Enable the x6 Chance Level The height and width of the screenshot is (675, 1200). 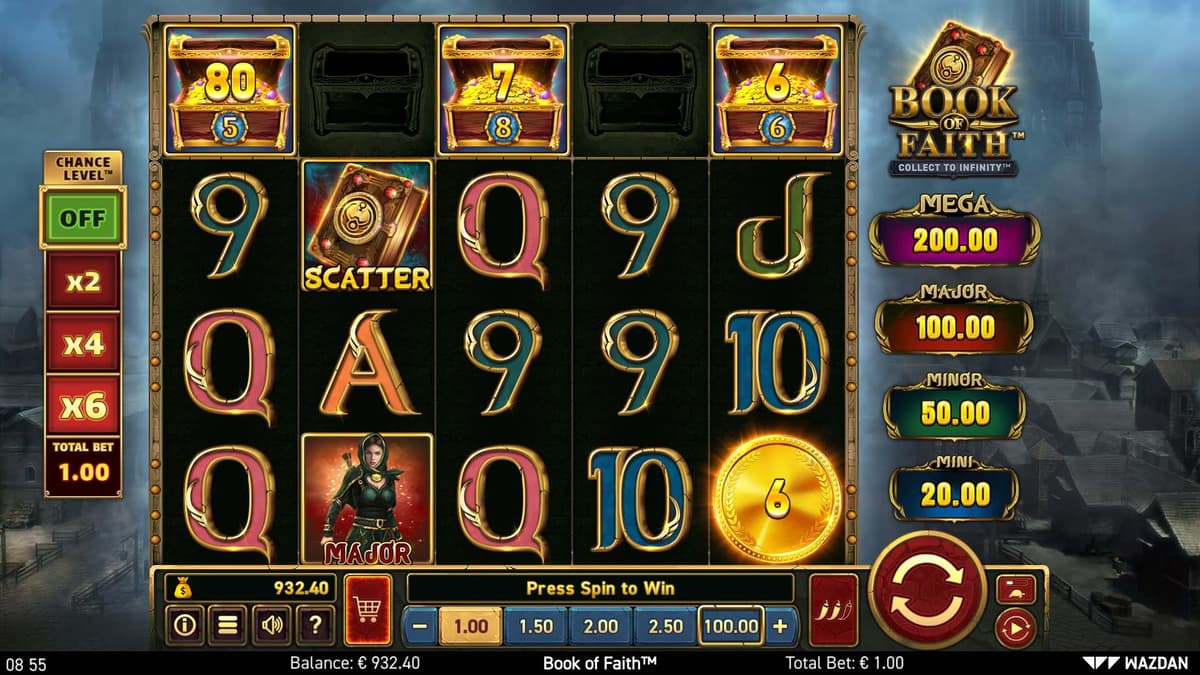83,406
